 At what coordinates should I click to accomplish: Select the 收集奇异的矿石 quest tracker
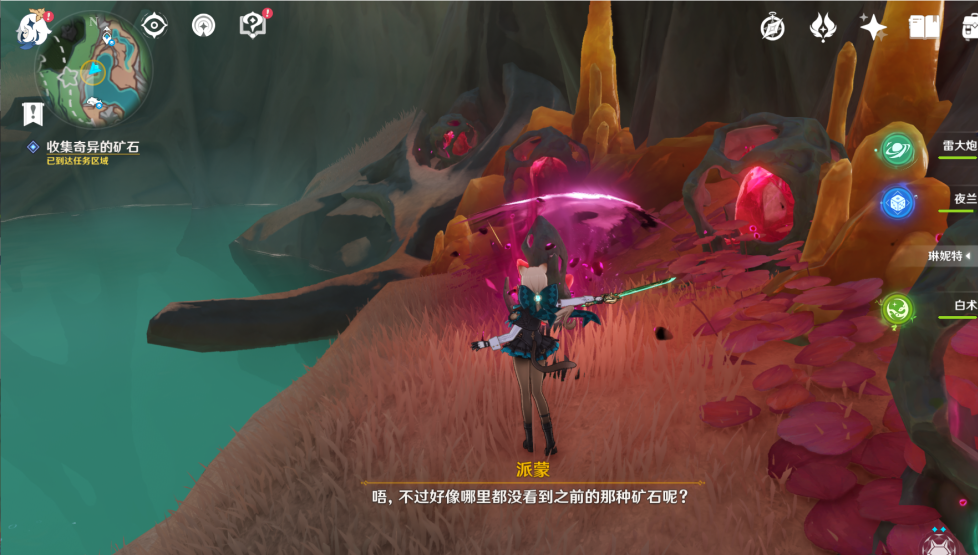pyautogui.click(x=92, y=147)
